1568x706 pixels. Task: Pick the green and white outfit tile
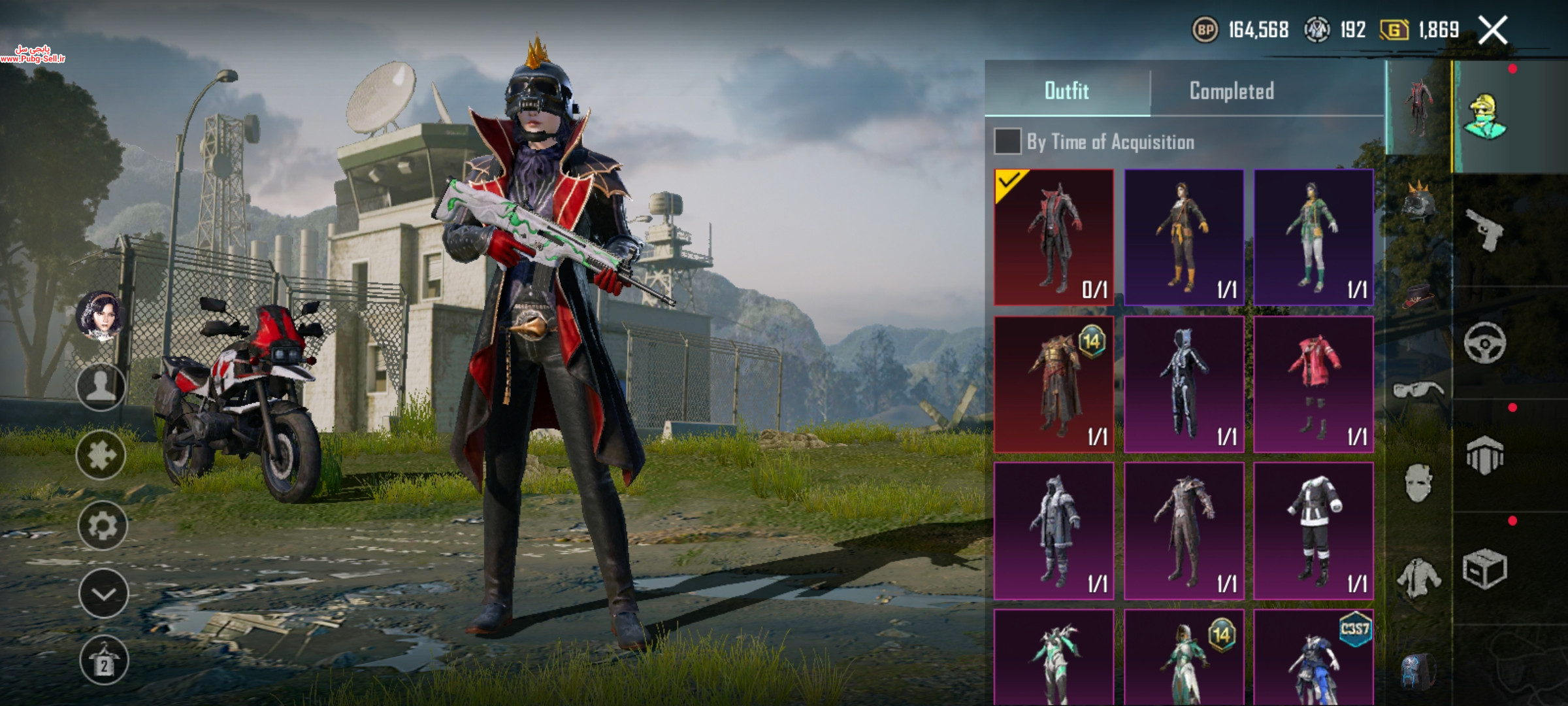click(1313, 237)
